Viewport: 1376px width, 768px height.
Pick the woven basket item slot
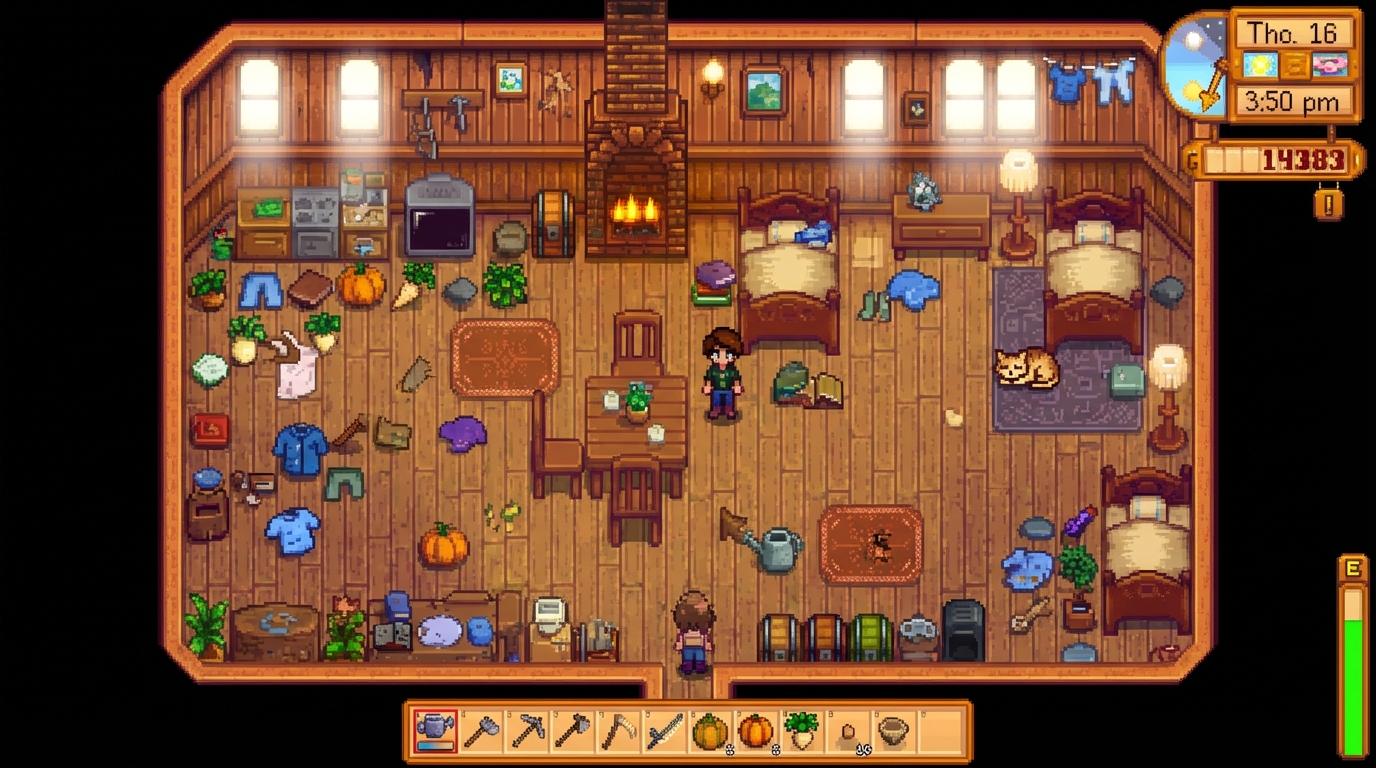893,732
